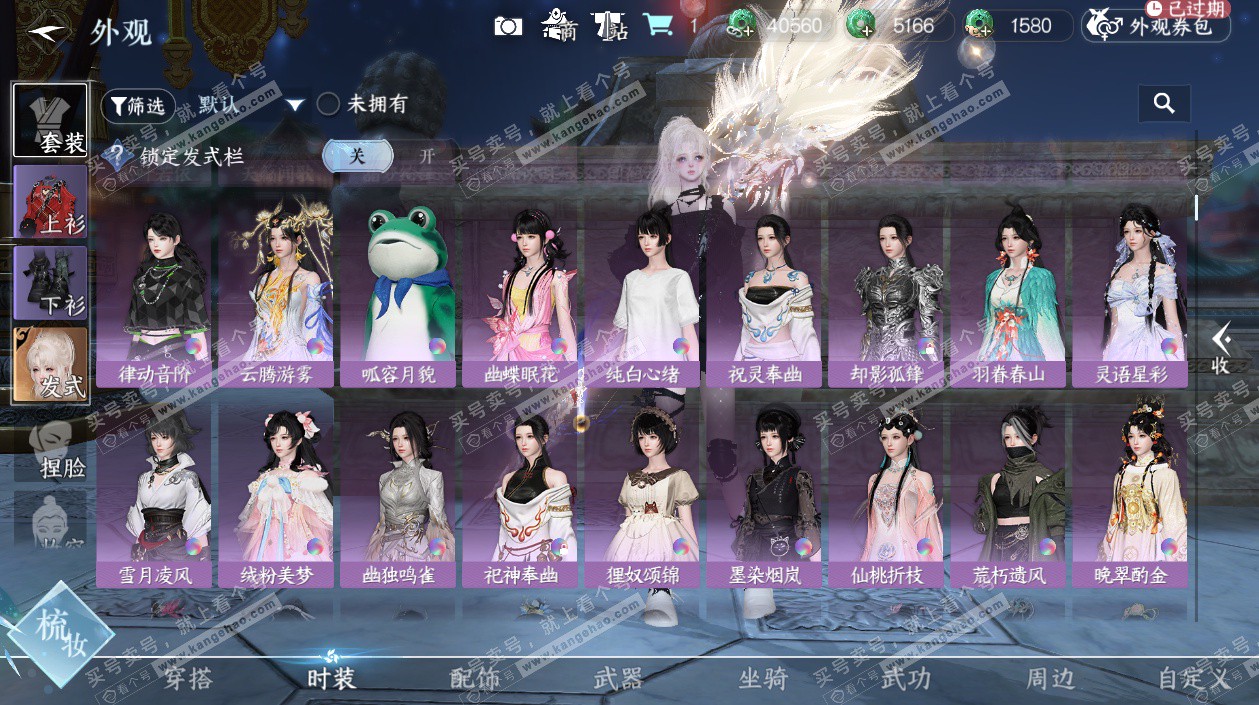
Task: Select the 发式 hairstyle tab
Action: click(50, 366)
